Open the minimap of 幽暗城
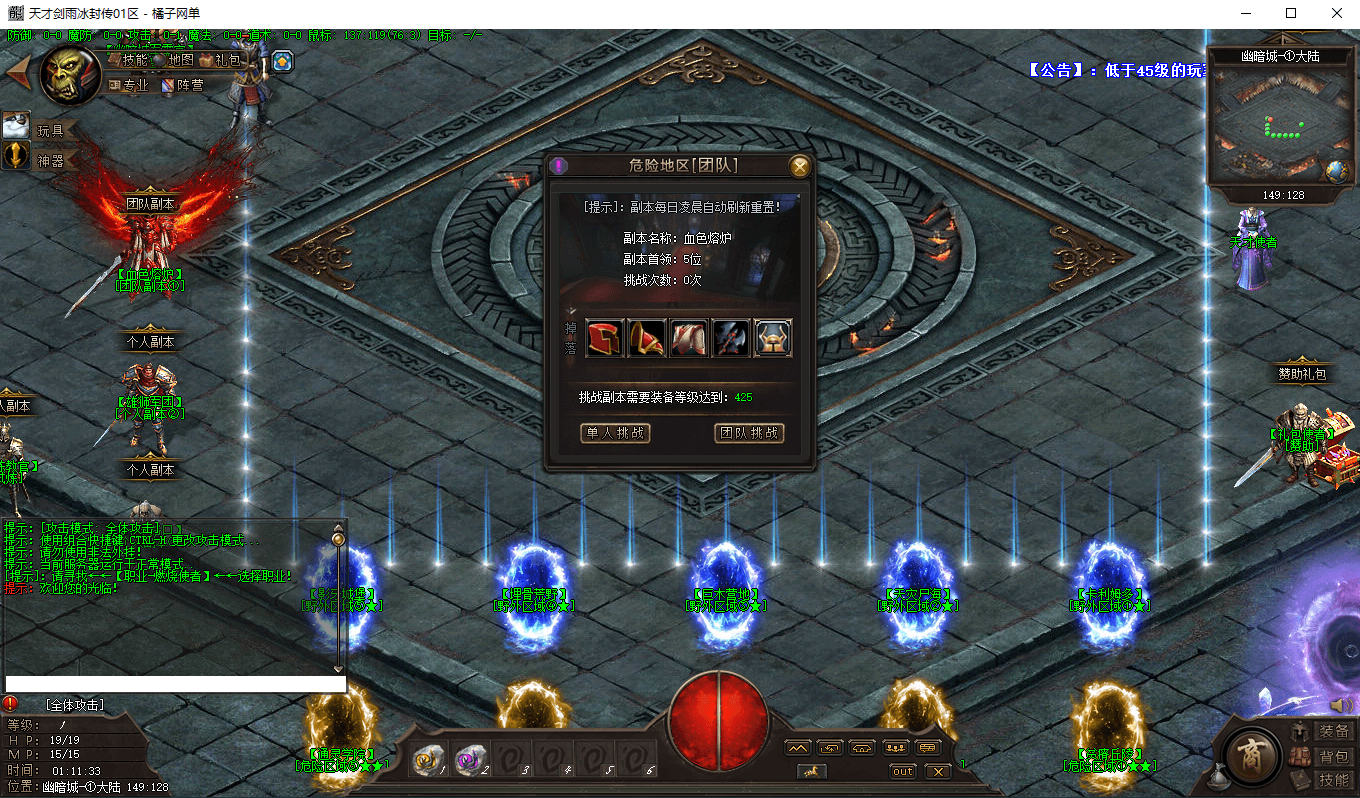Viewport: 1360px width, 798px height. pyautogui.click(x=1264, y=122)
